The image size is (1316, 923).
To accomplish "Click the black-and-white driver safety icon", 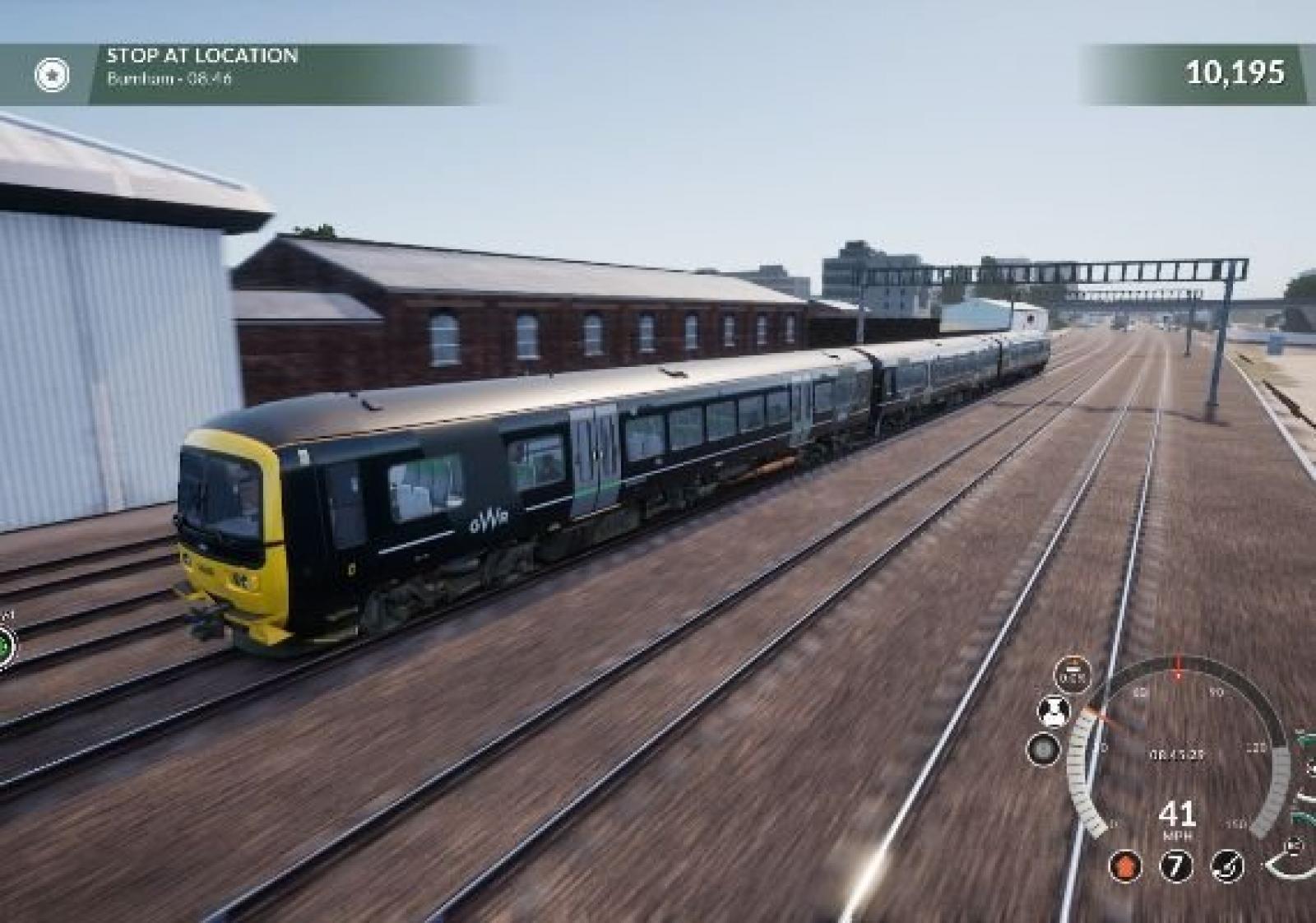I will (x=1053, y=712).
